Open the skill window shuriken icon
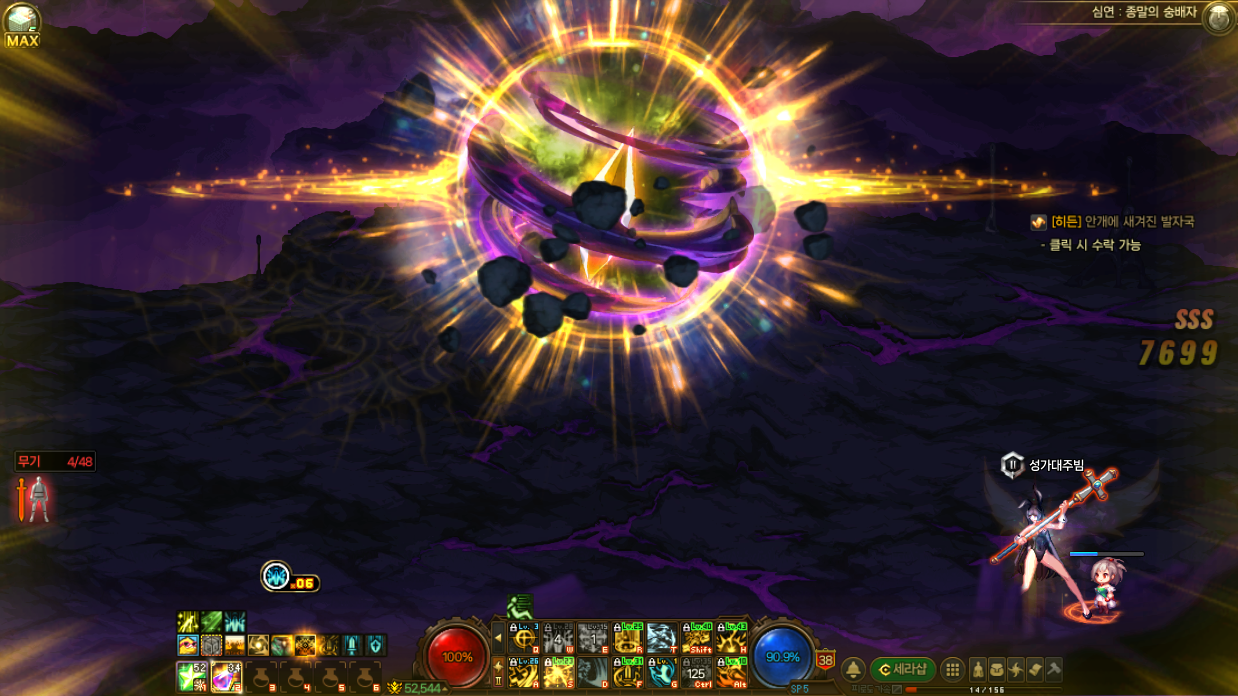 (1016, 670)
